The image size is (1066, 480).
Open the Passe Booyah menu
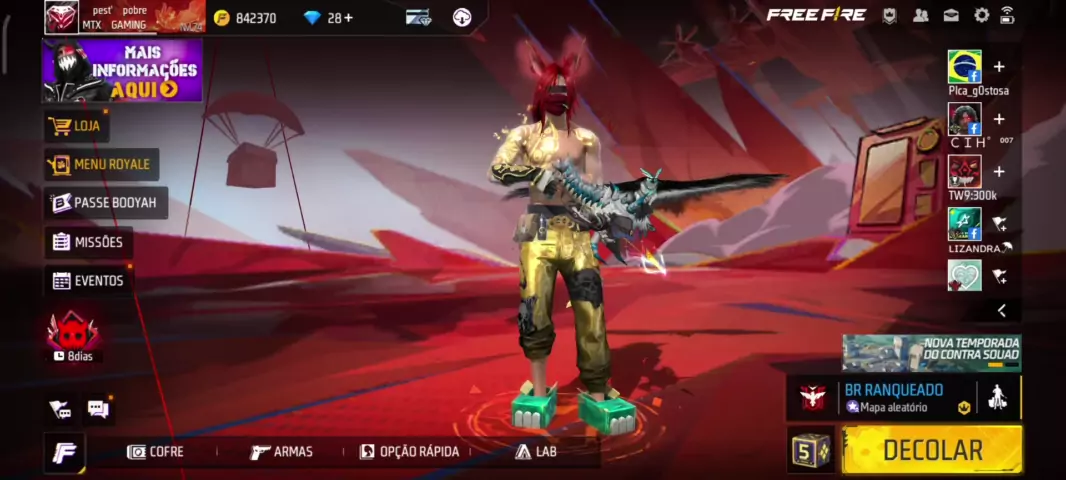click(x=105, y=203)
